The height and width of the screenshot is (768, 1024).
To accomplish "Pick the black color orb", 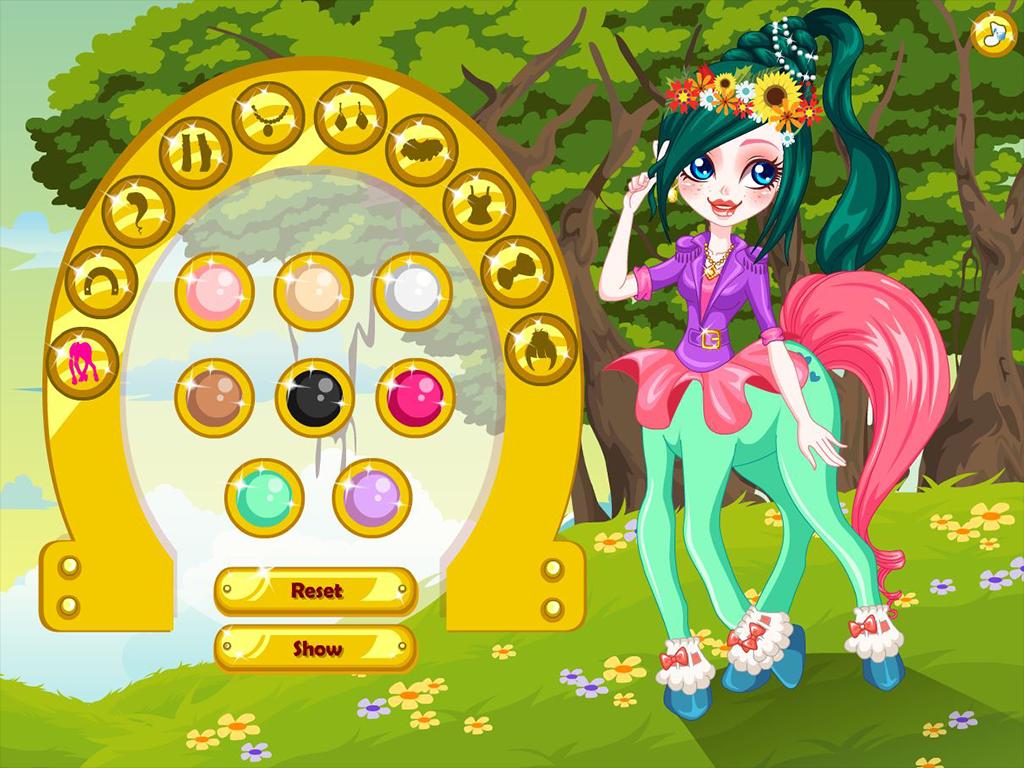I will [x=314, y=397].
